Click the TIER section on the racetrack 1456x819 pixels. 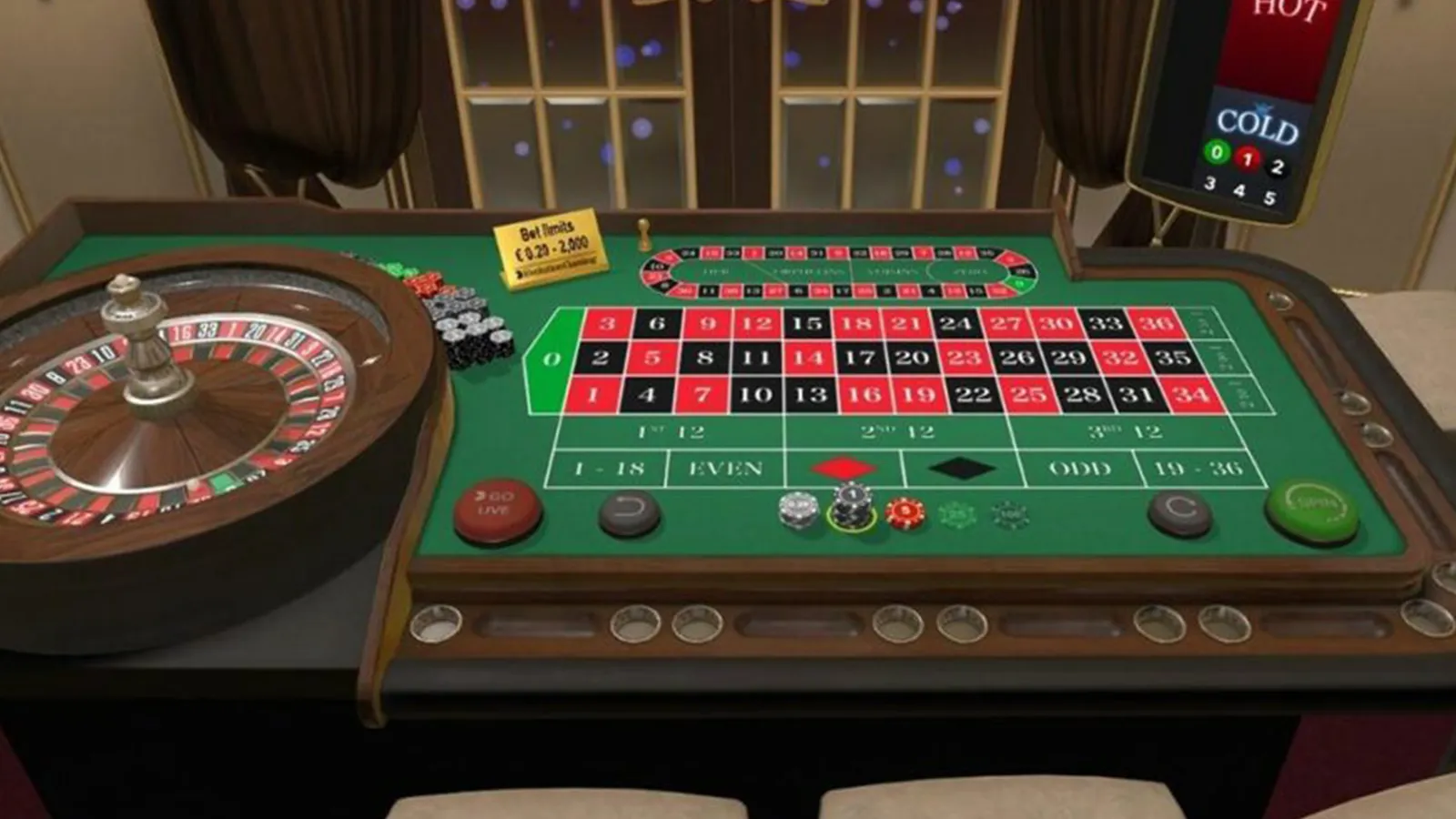point(716,271)
